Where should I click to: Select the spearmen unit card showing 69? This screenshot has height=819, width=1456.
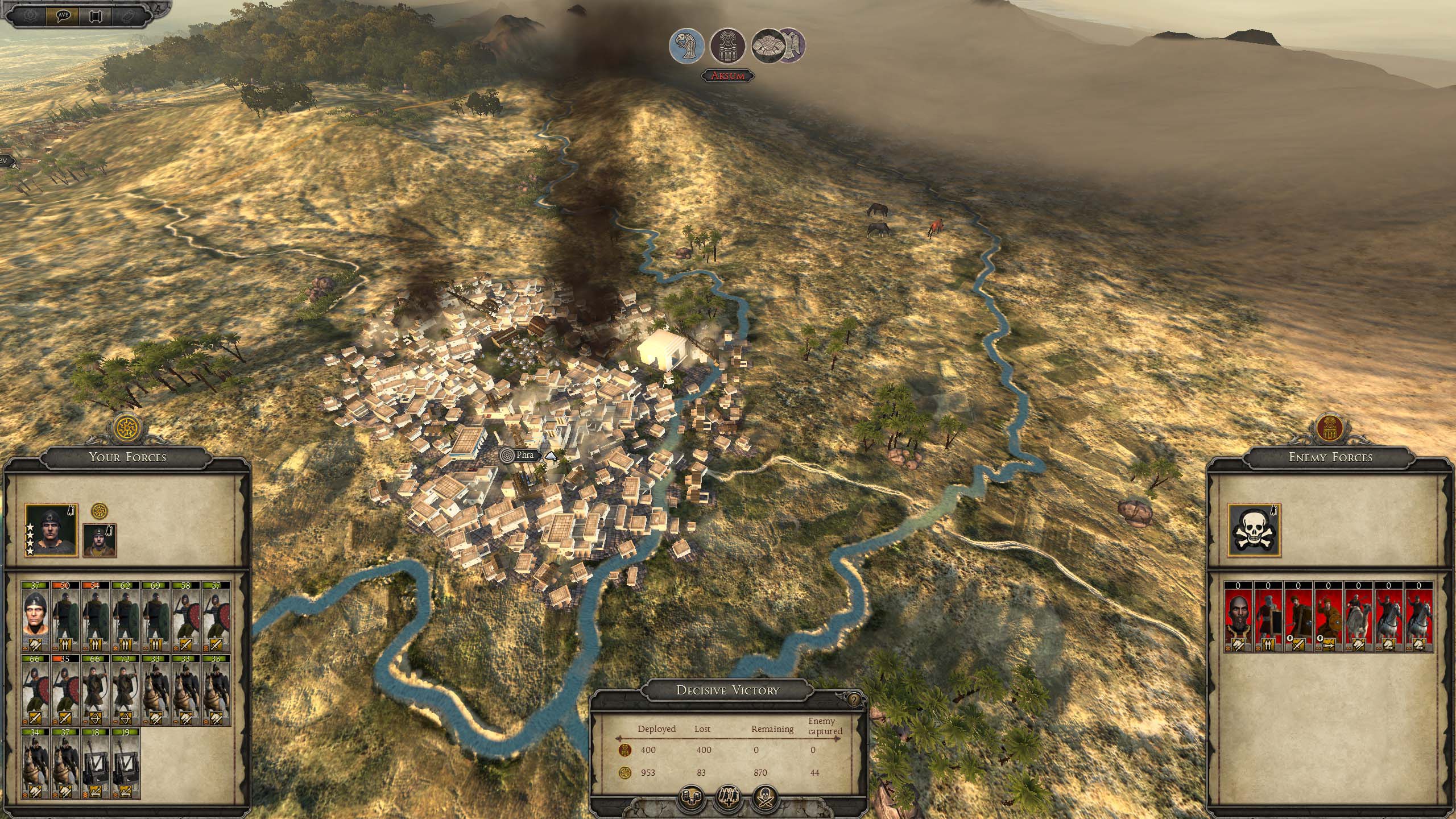pyautogui.click(x=156, y=616)
